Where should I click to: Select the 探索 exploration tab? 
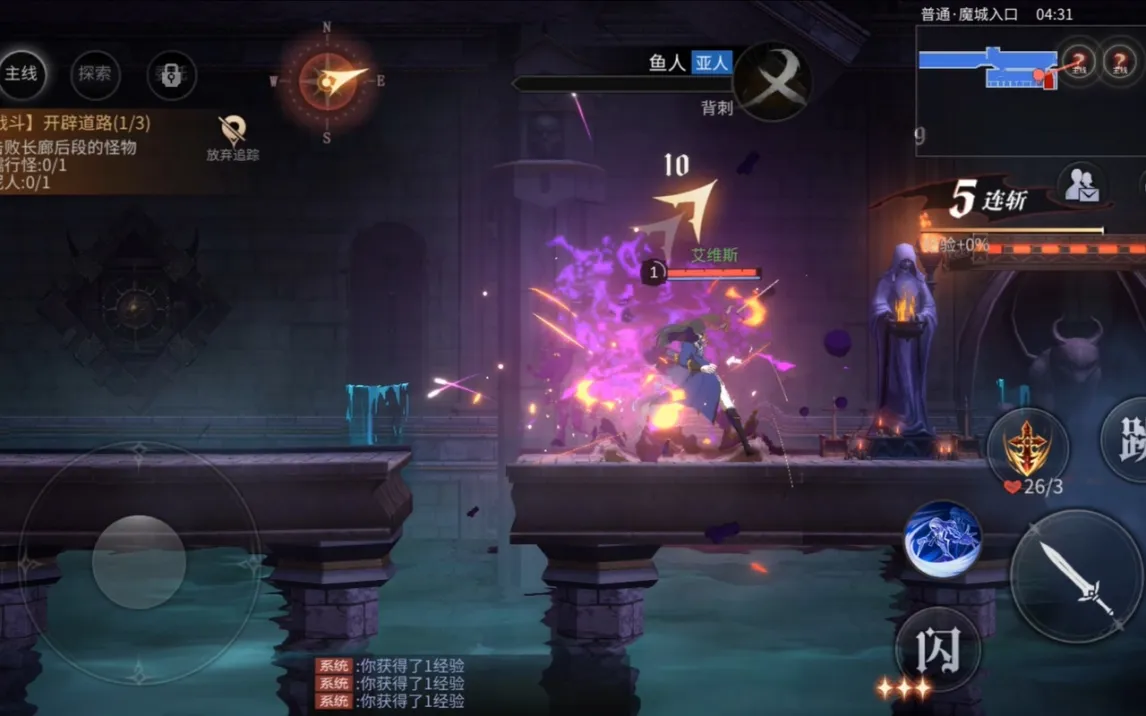tap(95, 74)
